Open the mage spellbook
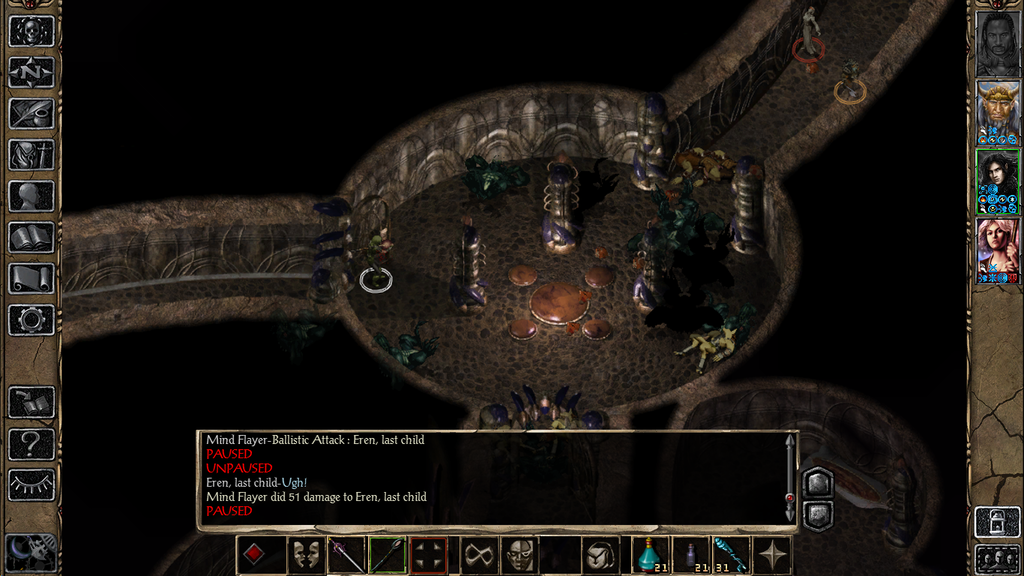The width and height of the screenshot is (1024, 576). 31,237
